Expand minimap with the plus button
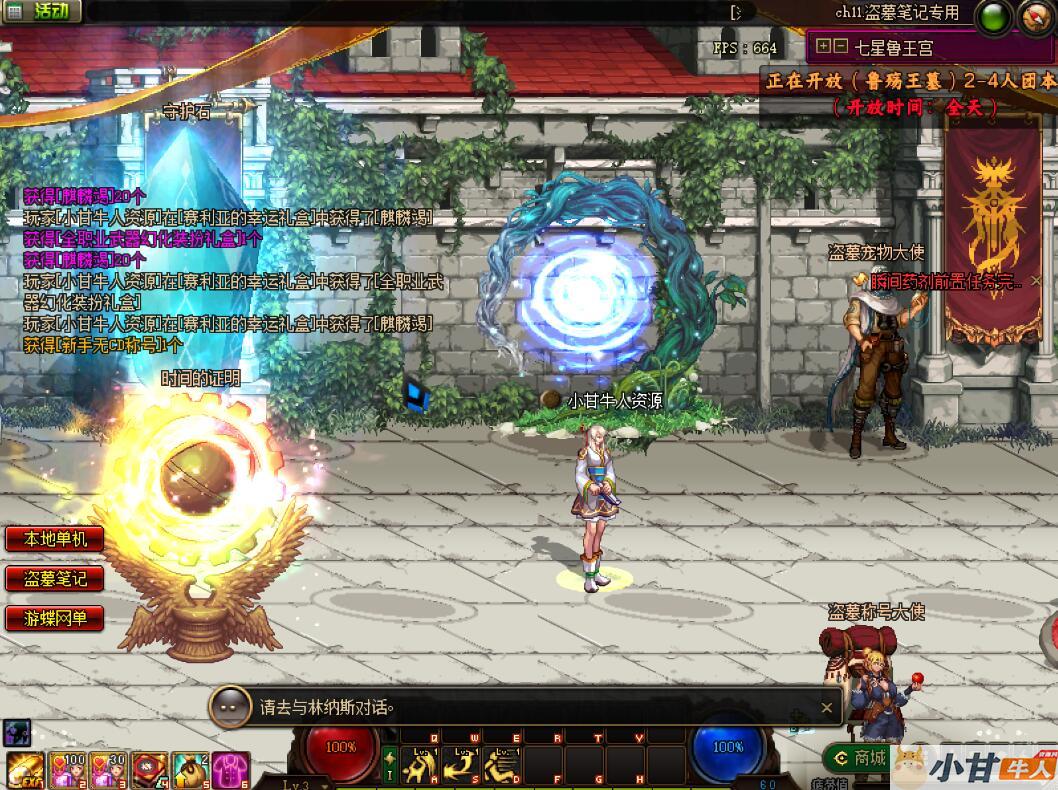This screenshot has height=790, width=1058. [823, 46]
